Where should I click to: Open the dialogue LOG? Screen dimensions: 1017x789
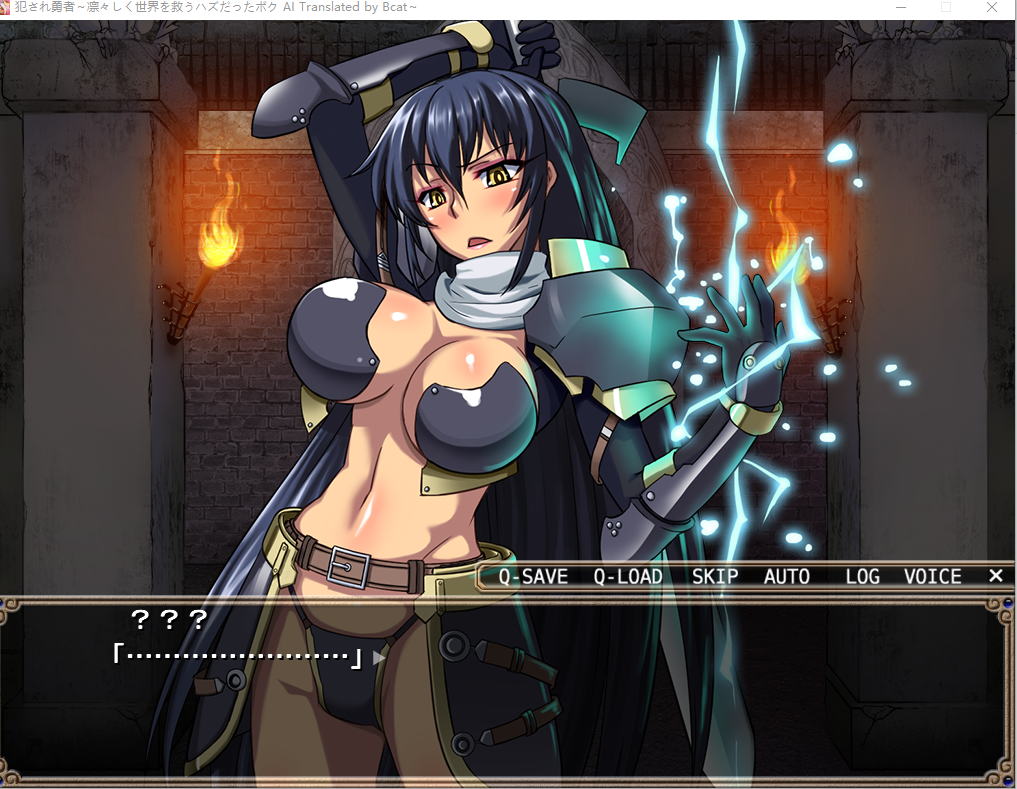pyautogui.click(x=862, y=577)
